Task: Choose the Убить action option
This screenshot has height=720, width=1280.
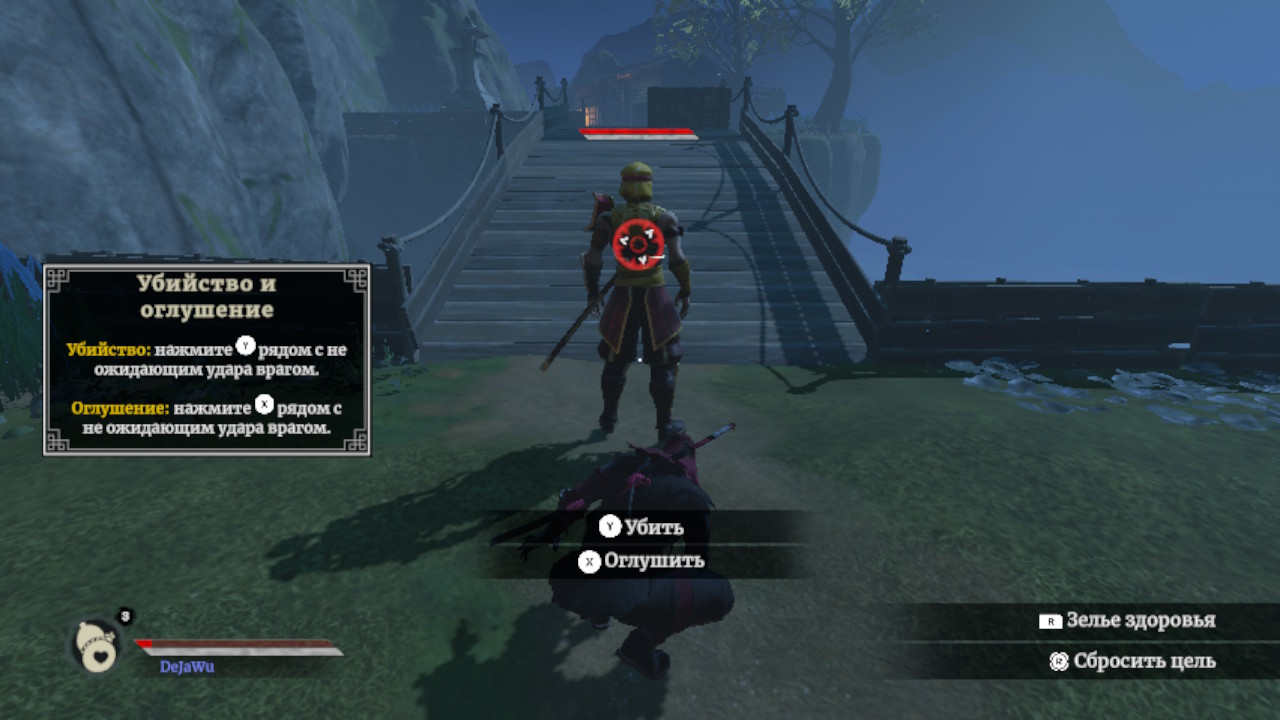Action: click(x=642, y=527)
